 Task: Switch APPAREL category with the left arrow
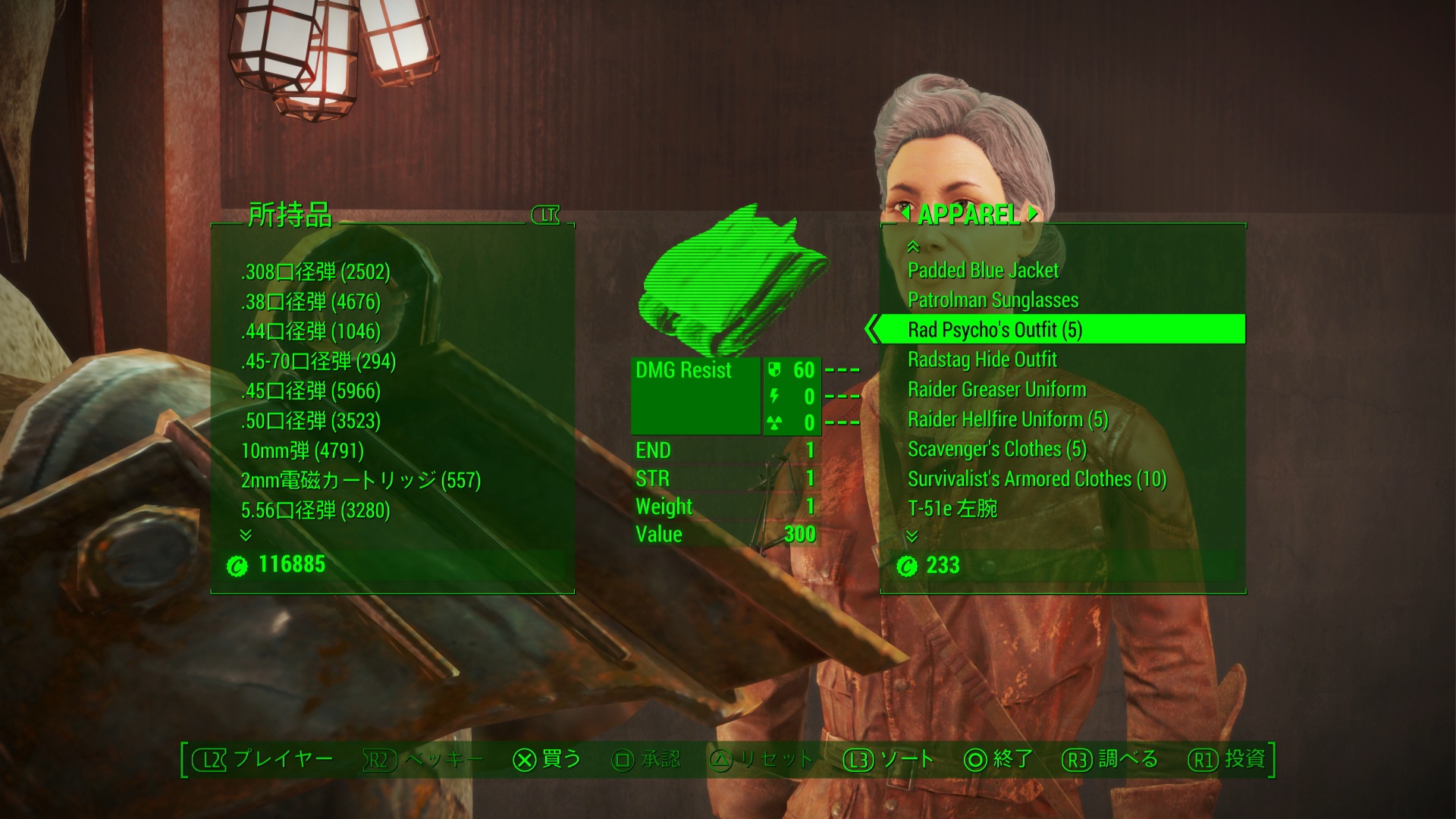point(905,215)
